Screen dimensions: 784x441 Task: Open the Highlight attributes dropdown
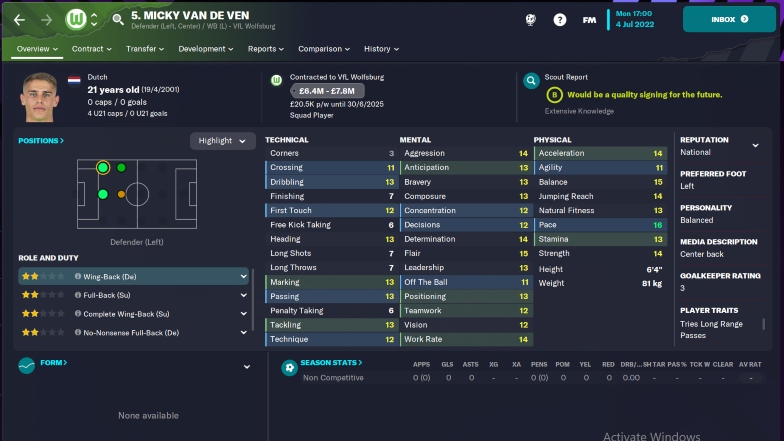tap(221, 141)
